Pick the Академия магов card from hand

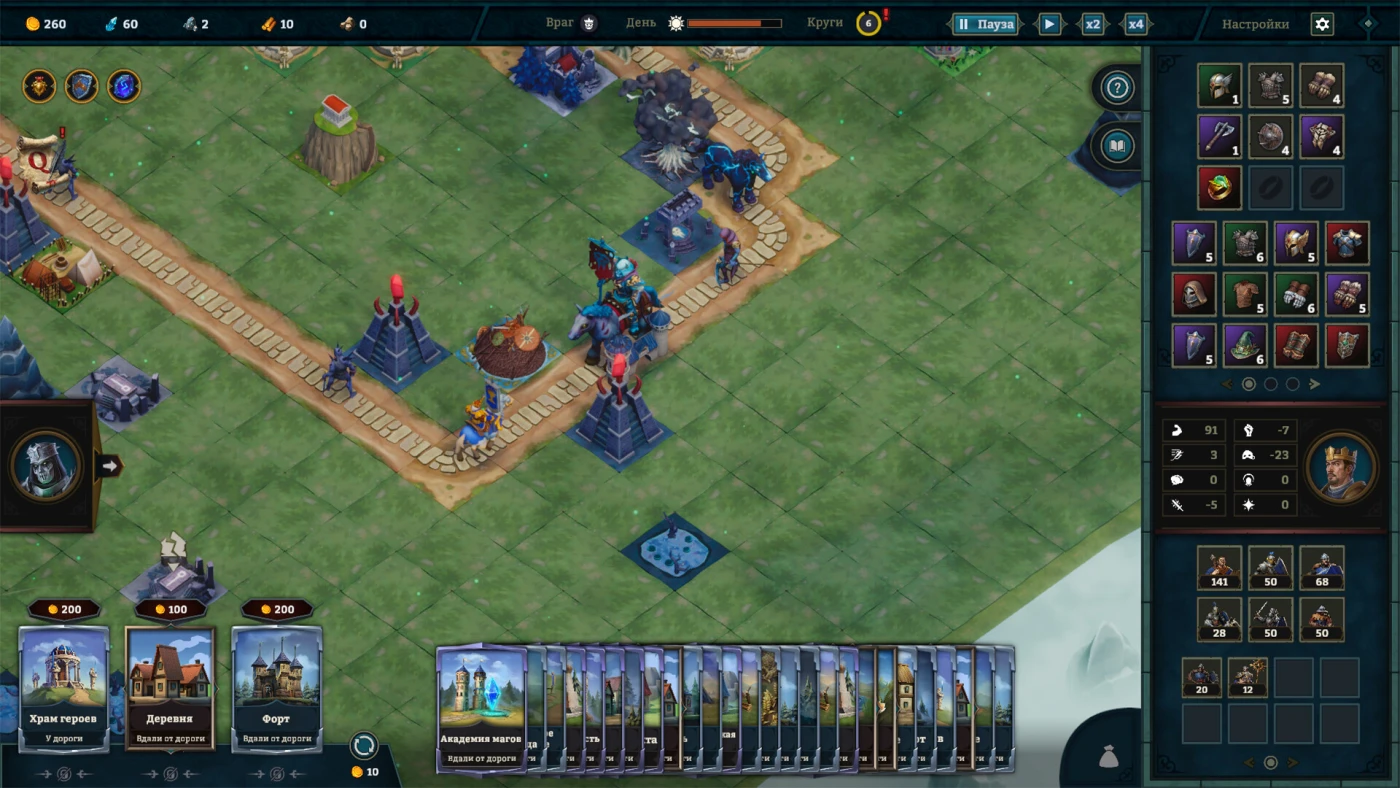click(480, 706)
